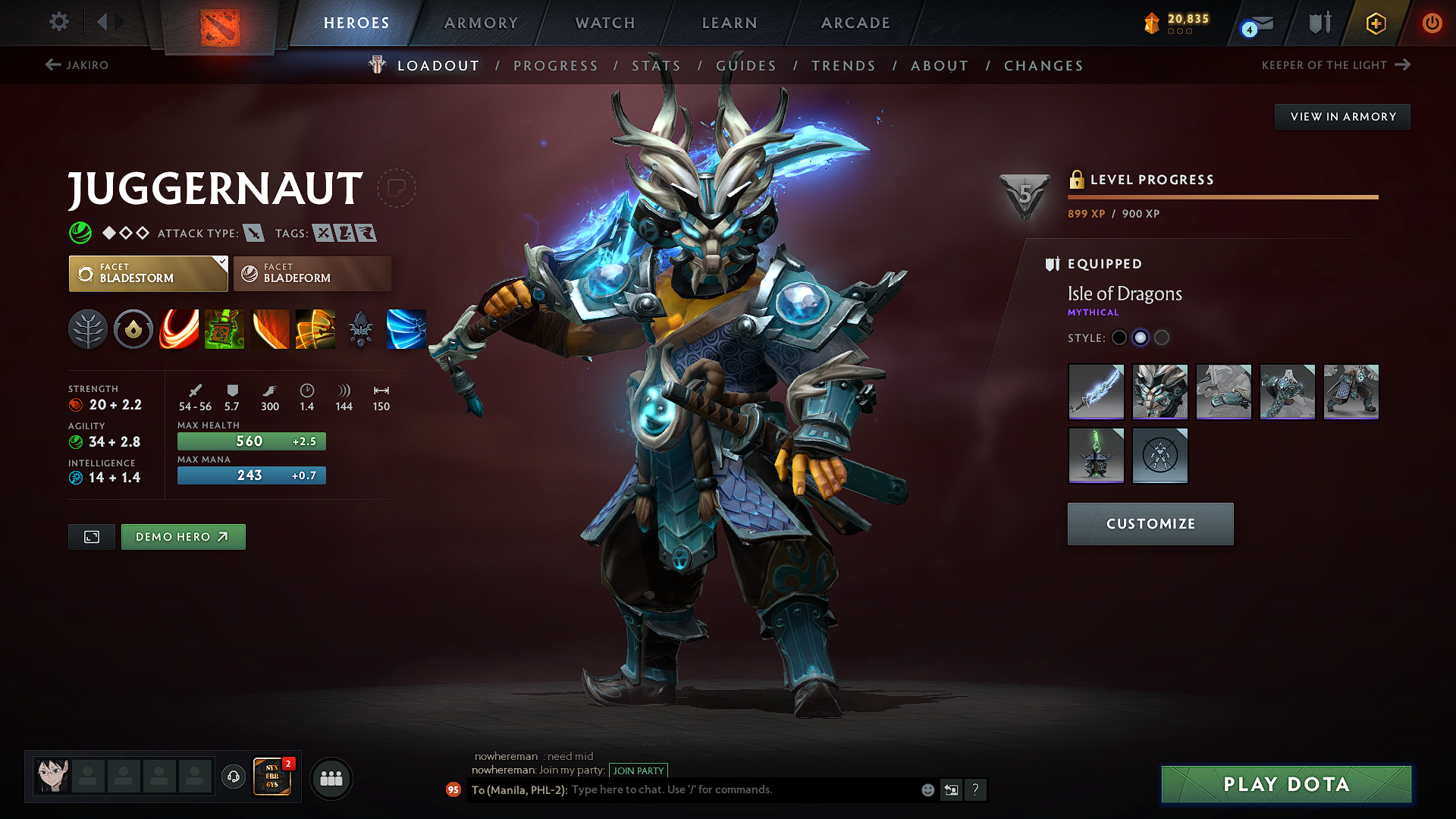
Task: View the Healing Ward ability icon
Action: point(224,329)
